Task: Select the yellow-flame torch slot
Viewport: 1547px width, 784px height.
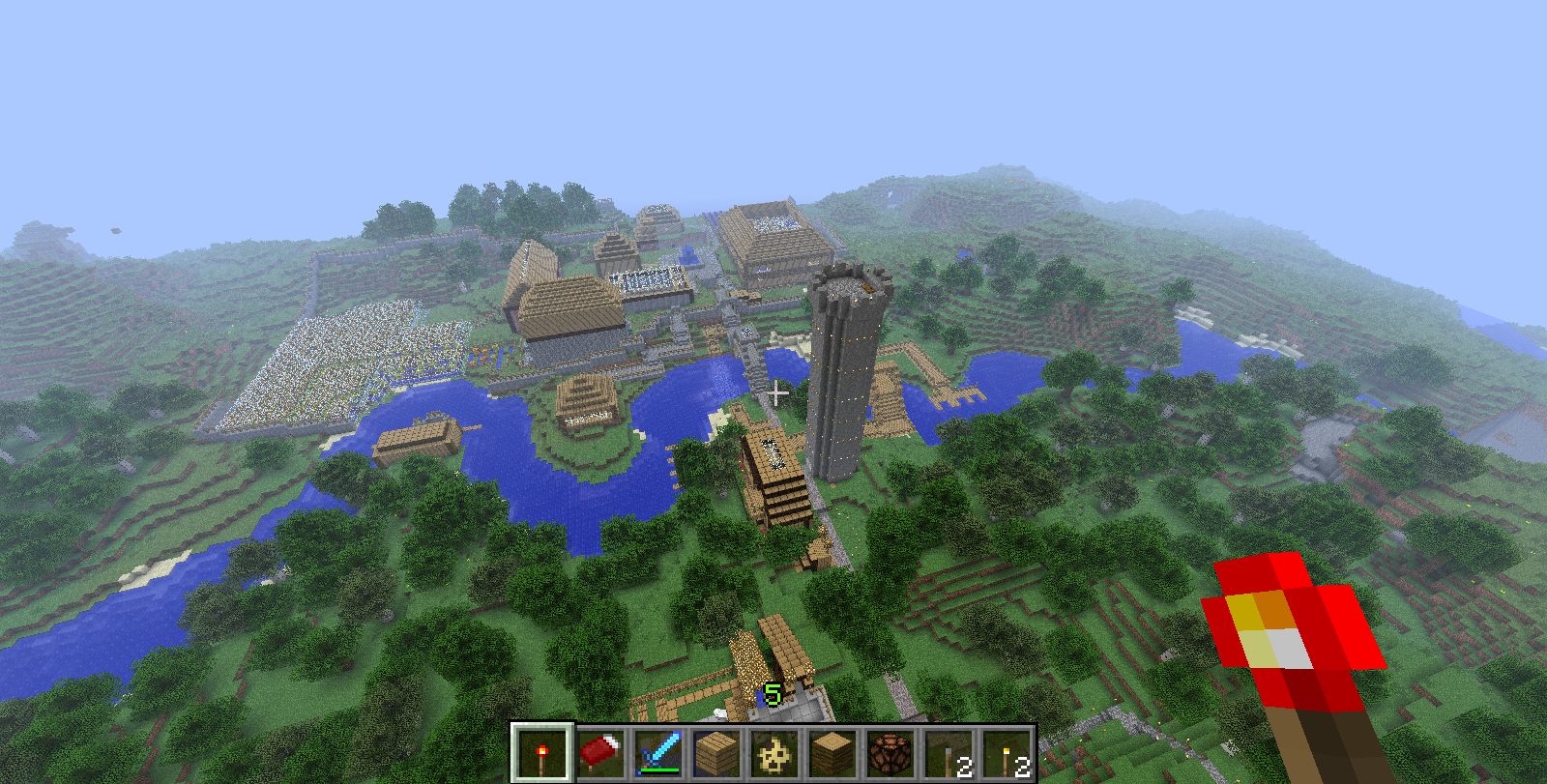Action: click(1007, 753)
